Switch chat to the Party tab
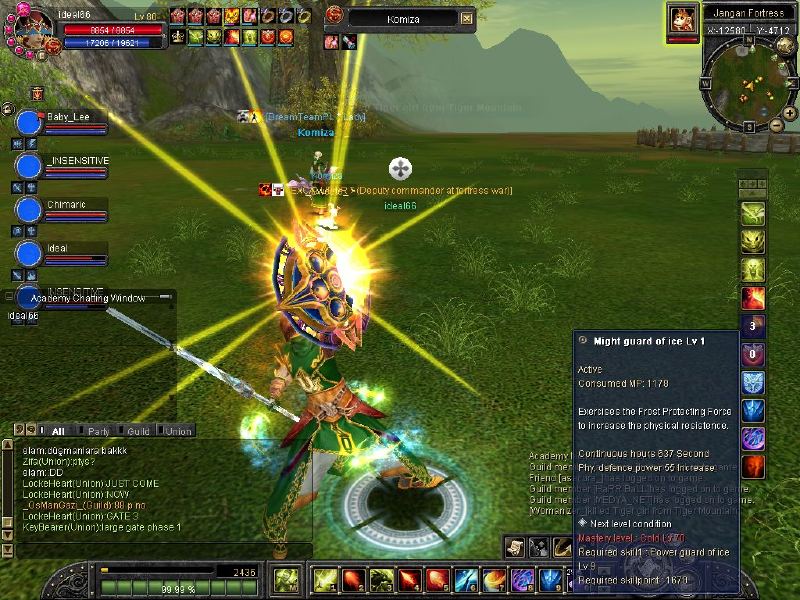The height and width of the screenshot is (600, 800). coord(98,431)
